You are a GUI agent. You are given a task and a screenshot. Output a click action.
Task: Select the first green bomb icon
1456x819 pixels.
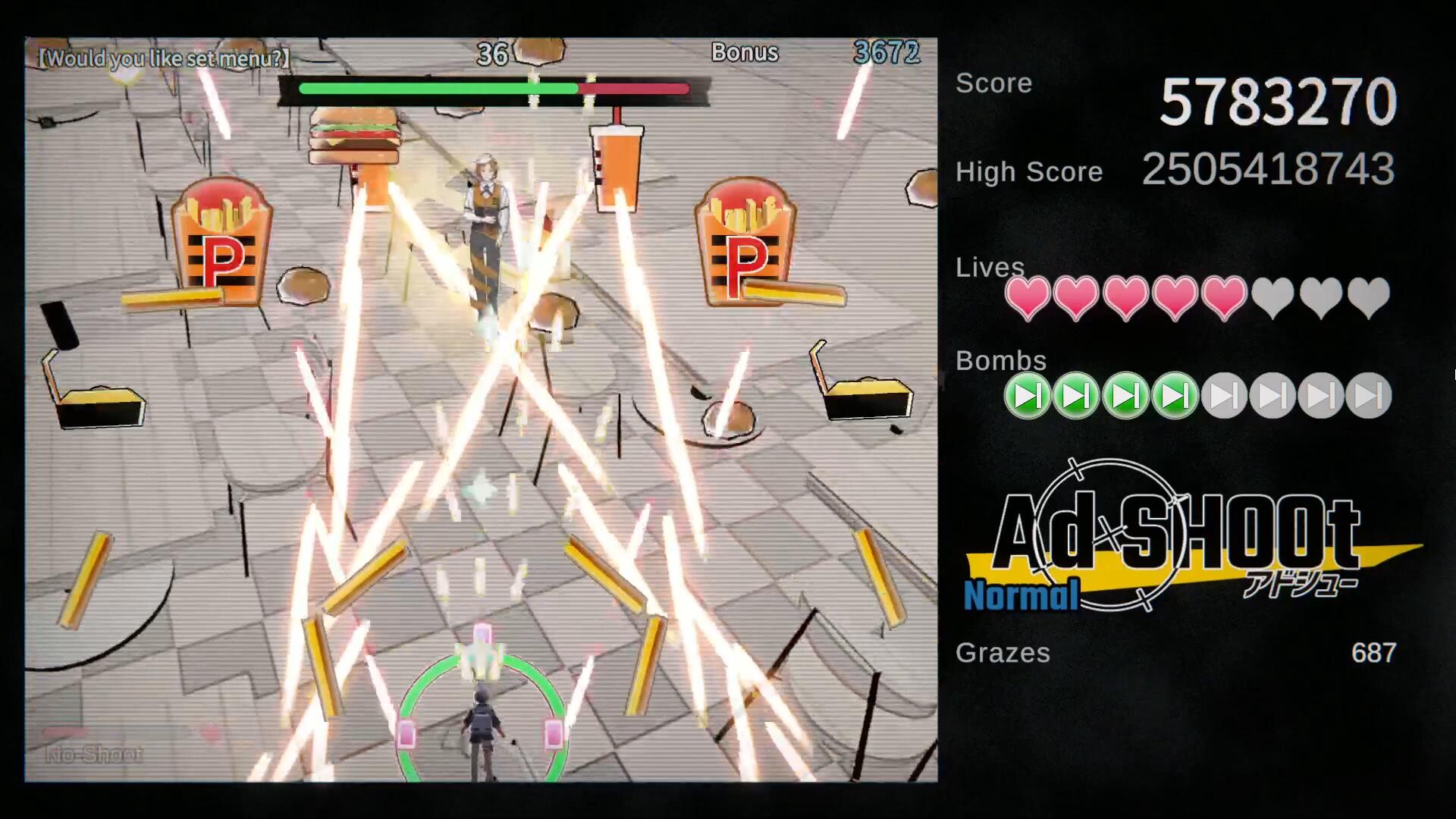(1028, 394)
